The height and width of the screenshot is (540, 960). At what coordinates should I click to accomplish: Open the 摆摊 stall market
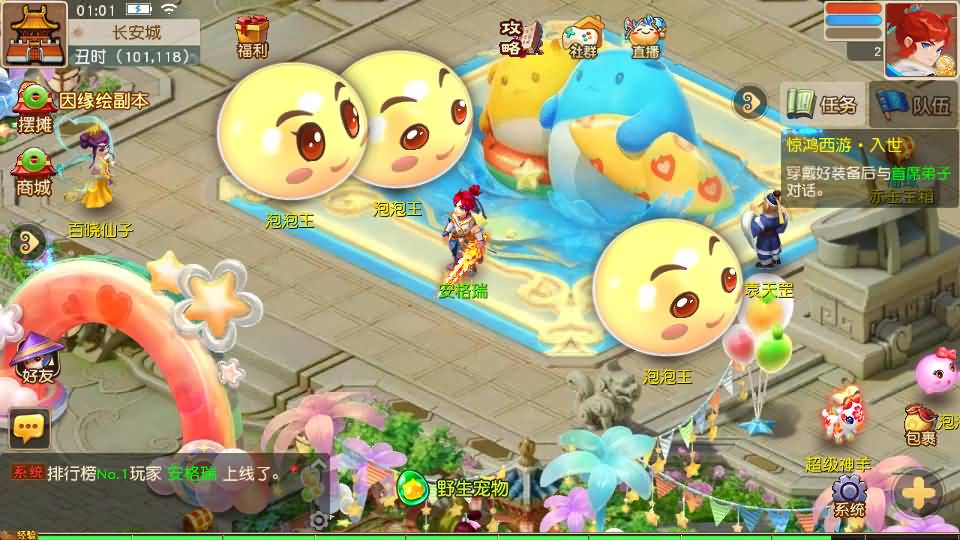[33, 108]
